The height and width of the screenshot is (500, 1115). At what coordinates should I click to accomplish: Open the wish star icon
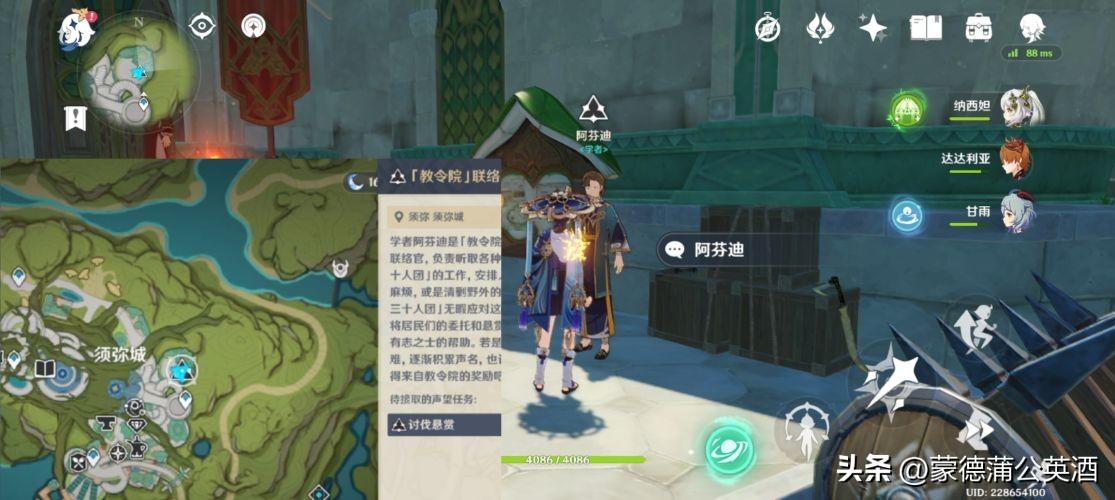coord(873,27)
